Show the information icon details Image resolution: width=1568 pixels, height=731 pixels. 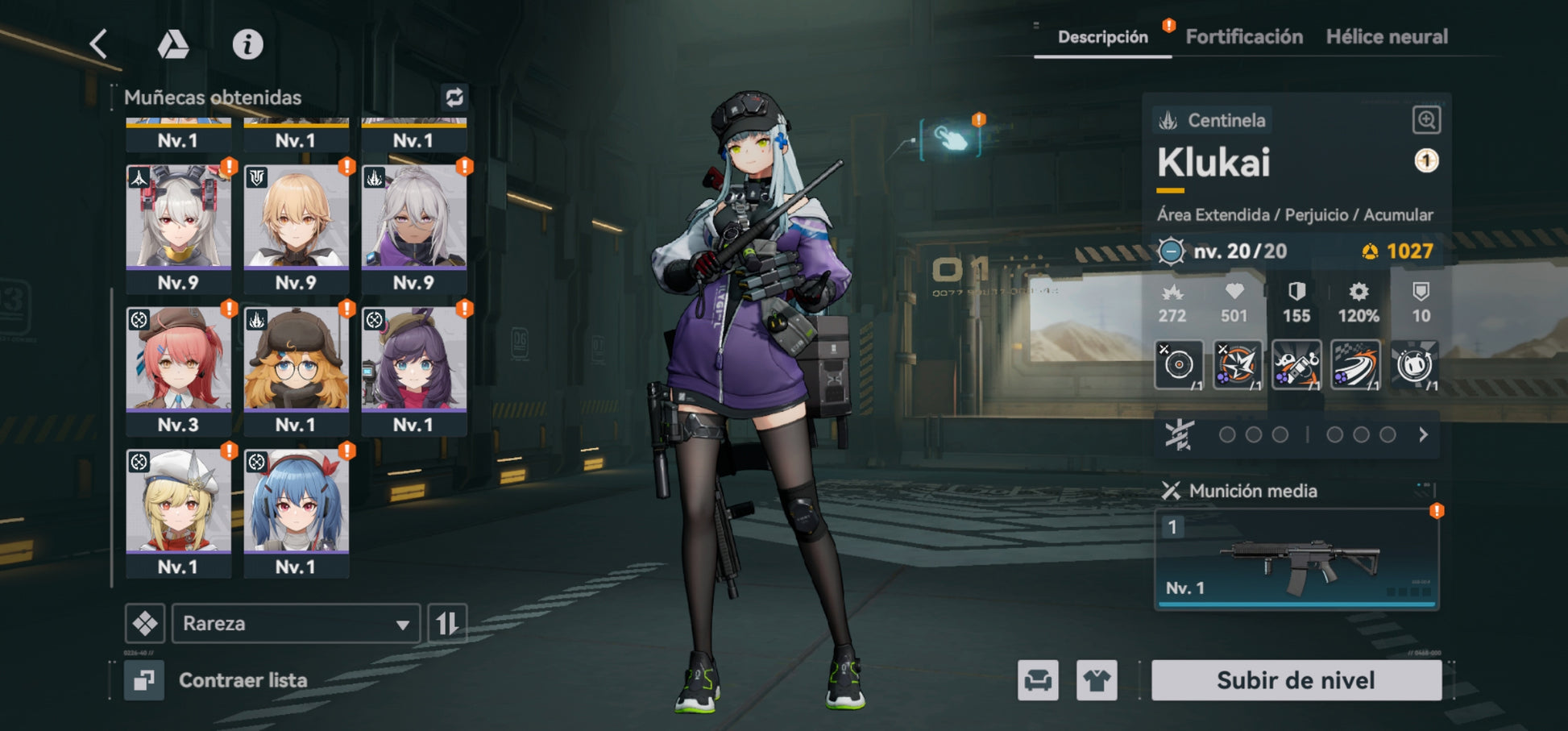pos(247,44)
